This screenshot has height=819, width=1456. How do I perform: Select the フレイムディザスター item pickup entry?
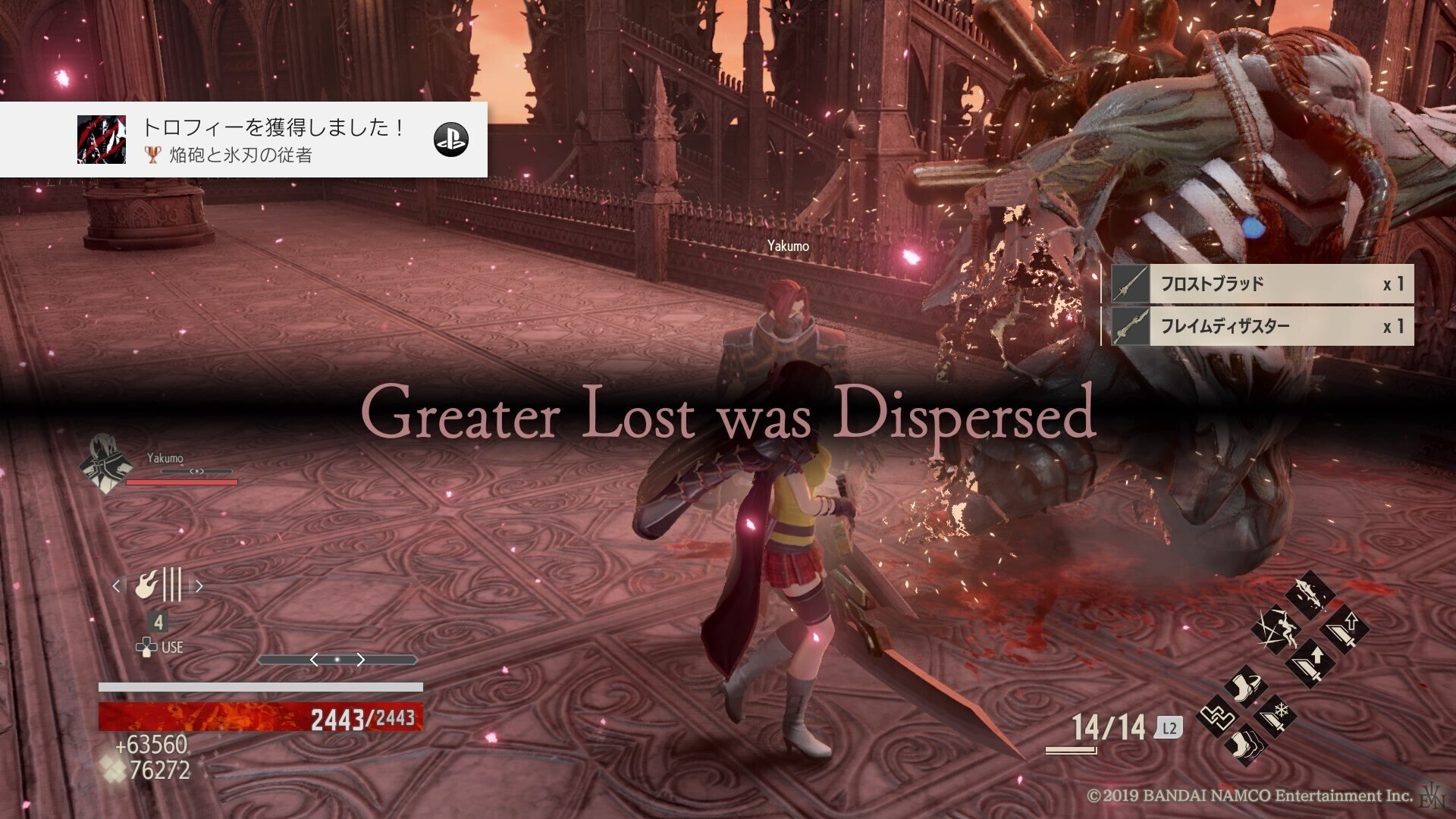pos(1259,326)
